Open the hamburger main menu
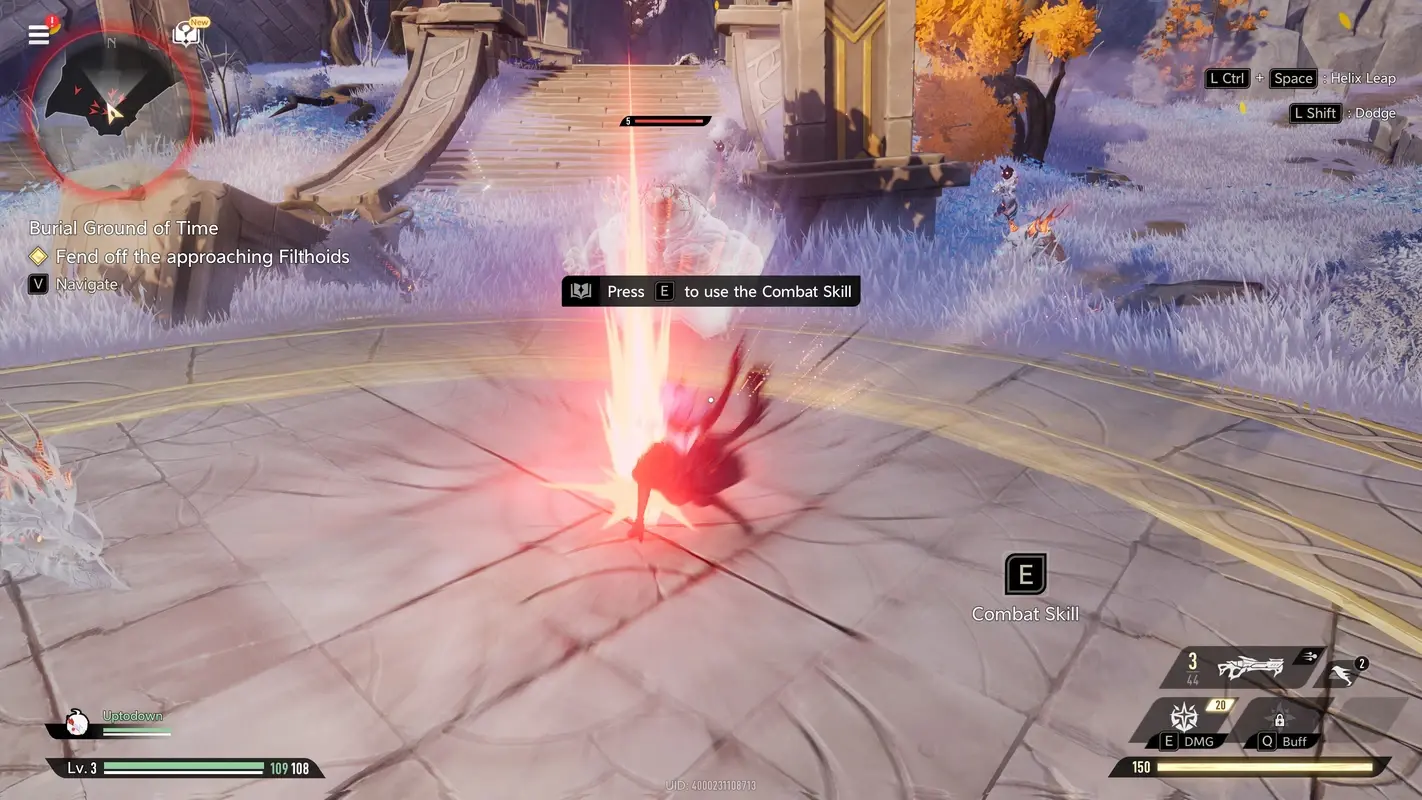The image size is (1422, 800). click(38, 33)
